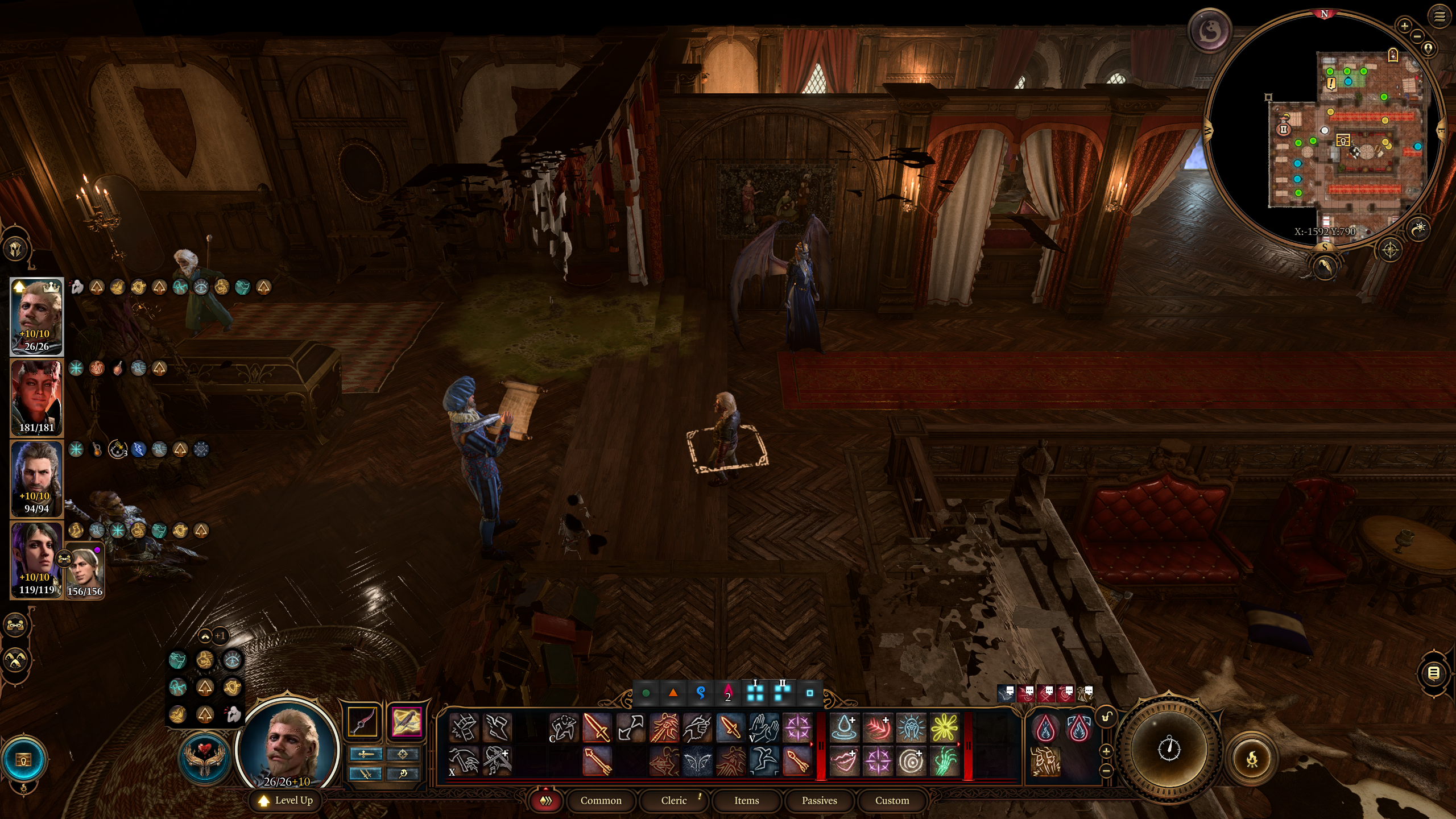Viewport: 1456px width, 819px height.
Task: Zoom out the minimap with minus button
Action: pyautogui.click(x=1417, y=36)
